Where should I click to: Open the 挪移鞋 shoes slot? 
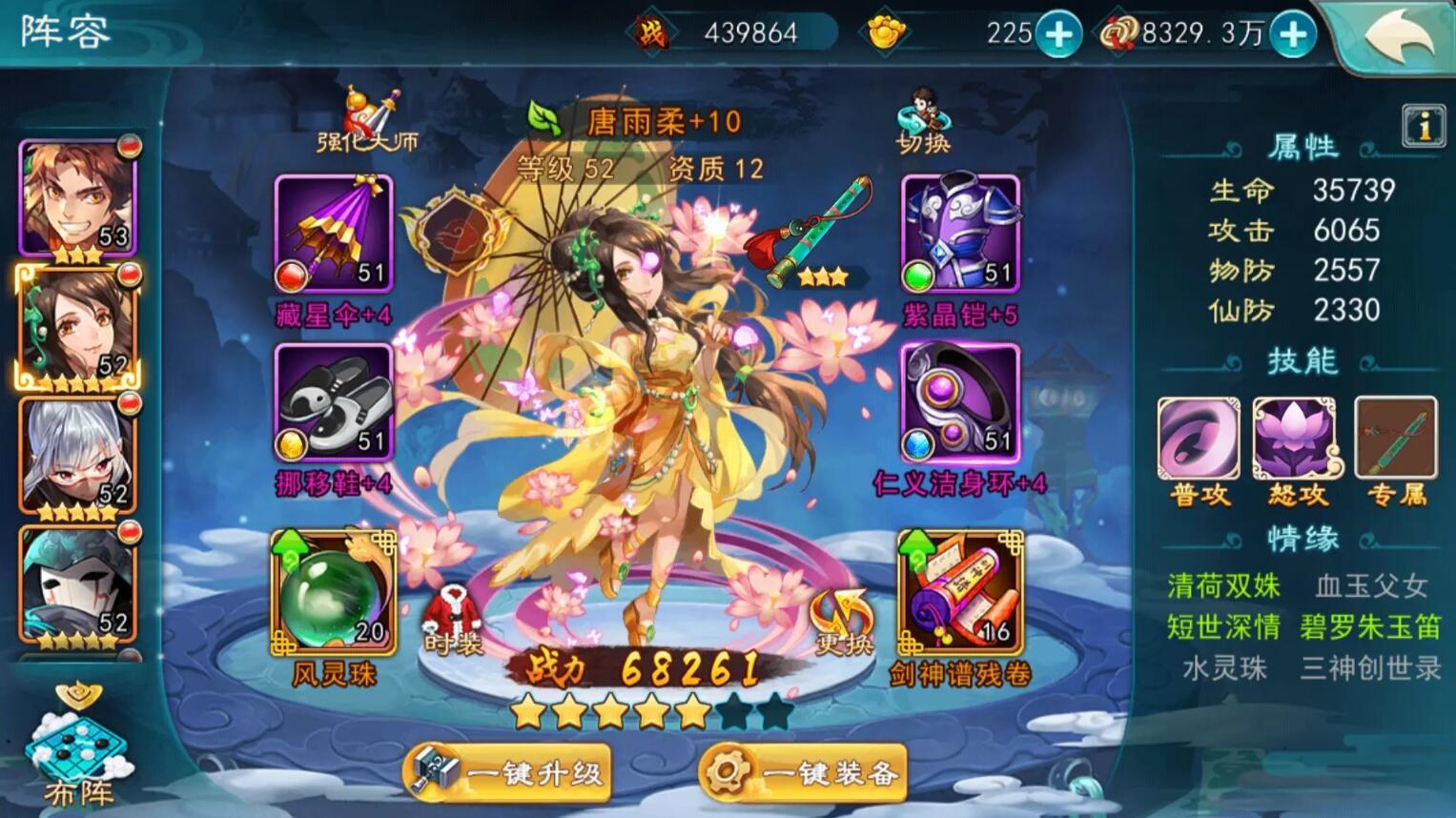click(334, 402)
